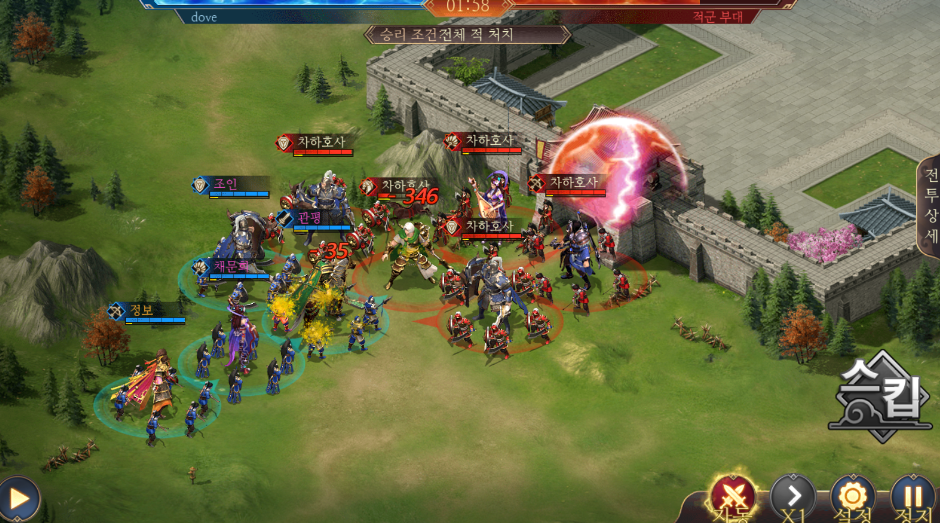
Task: Open the 설정 gear settings
Action: coord(853,496)
